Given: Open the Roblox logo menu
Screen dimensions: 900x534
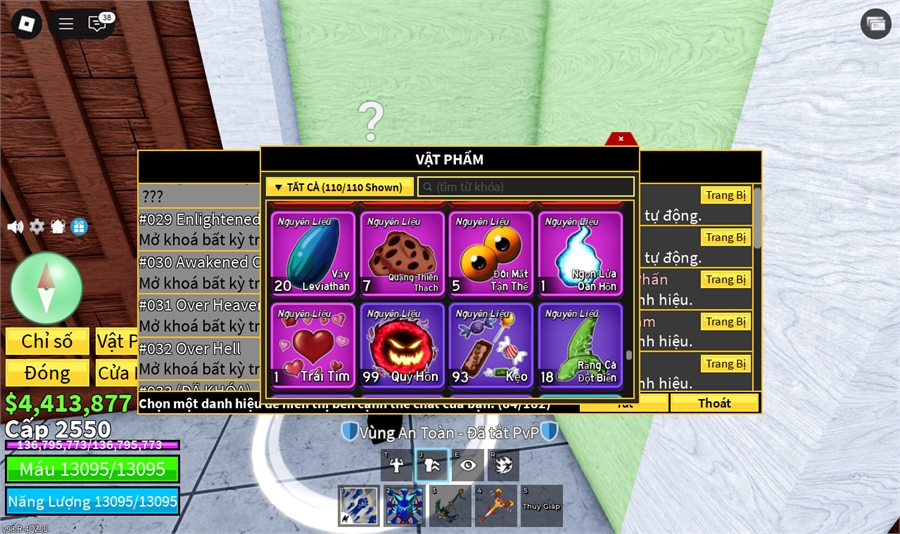Looking at the screenshot, I should point(26,24).
